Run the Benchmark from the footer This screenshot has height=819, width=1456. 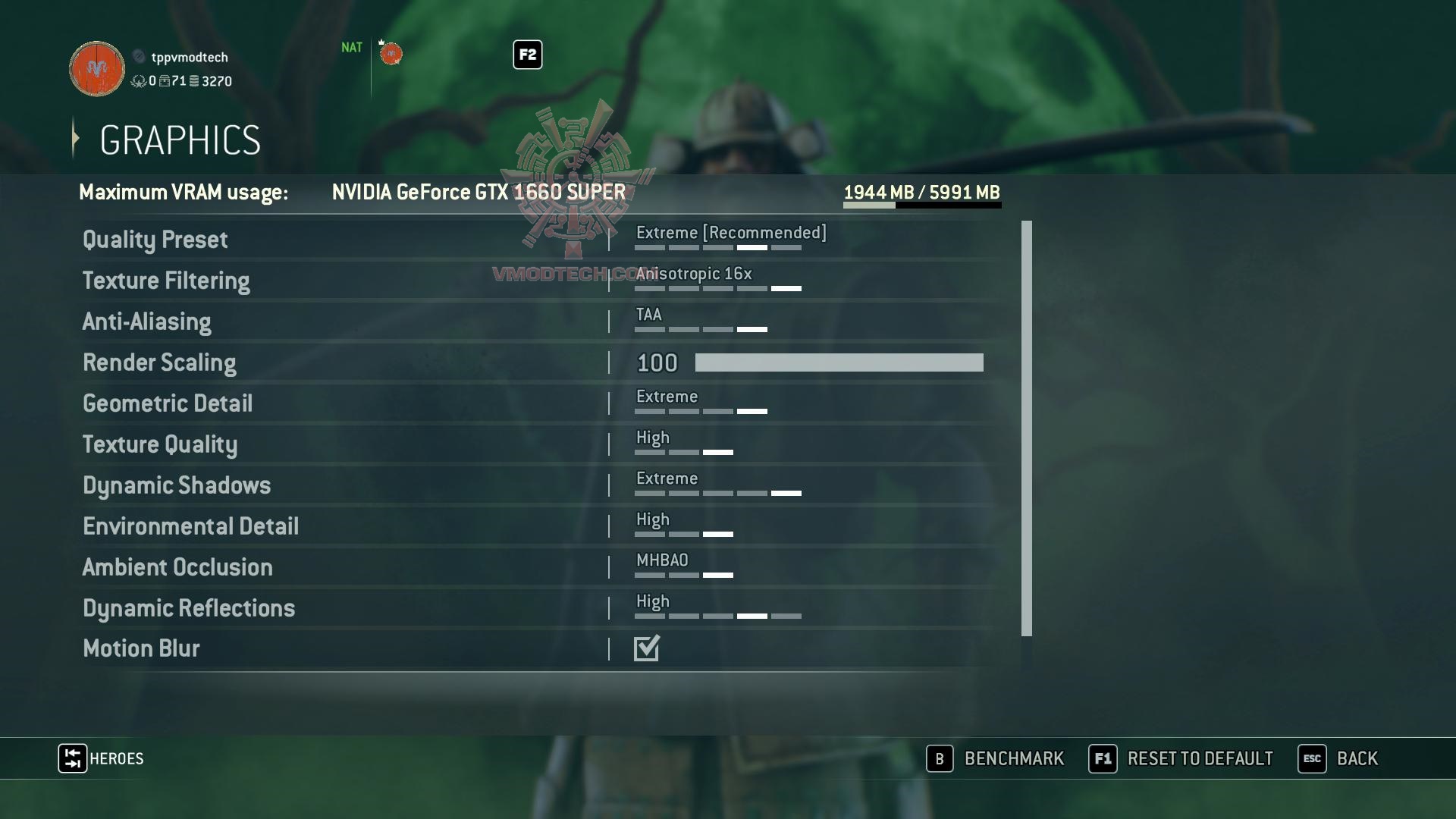996,758
